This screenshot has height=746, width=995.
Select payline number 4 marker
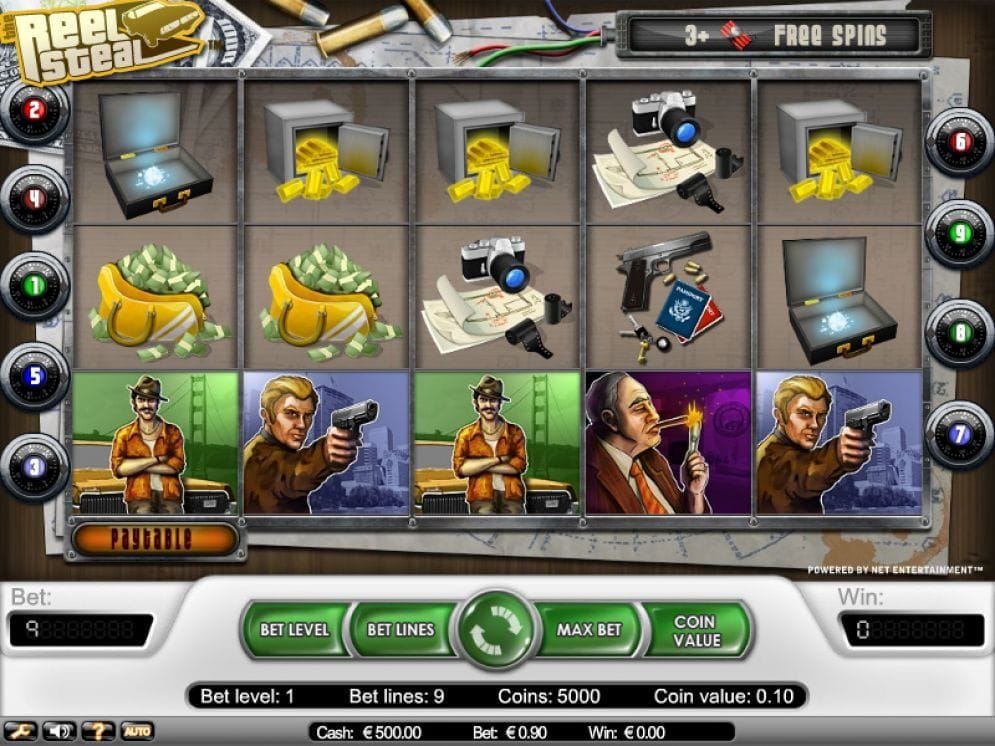coord(34,198)
